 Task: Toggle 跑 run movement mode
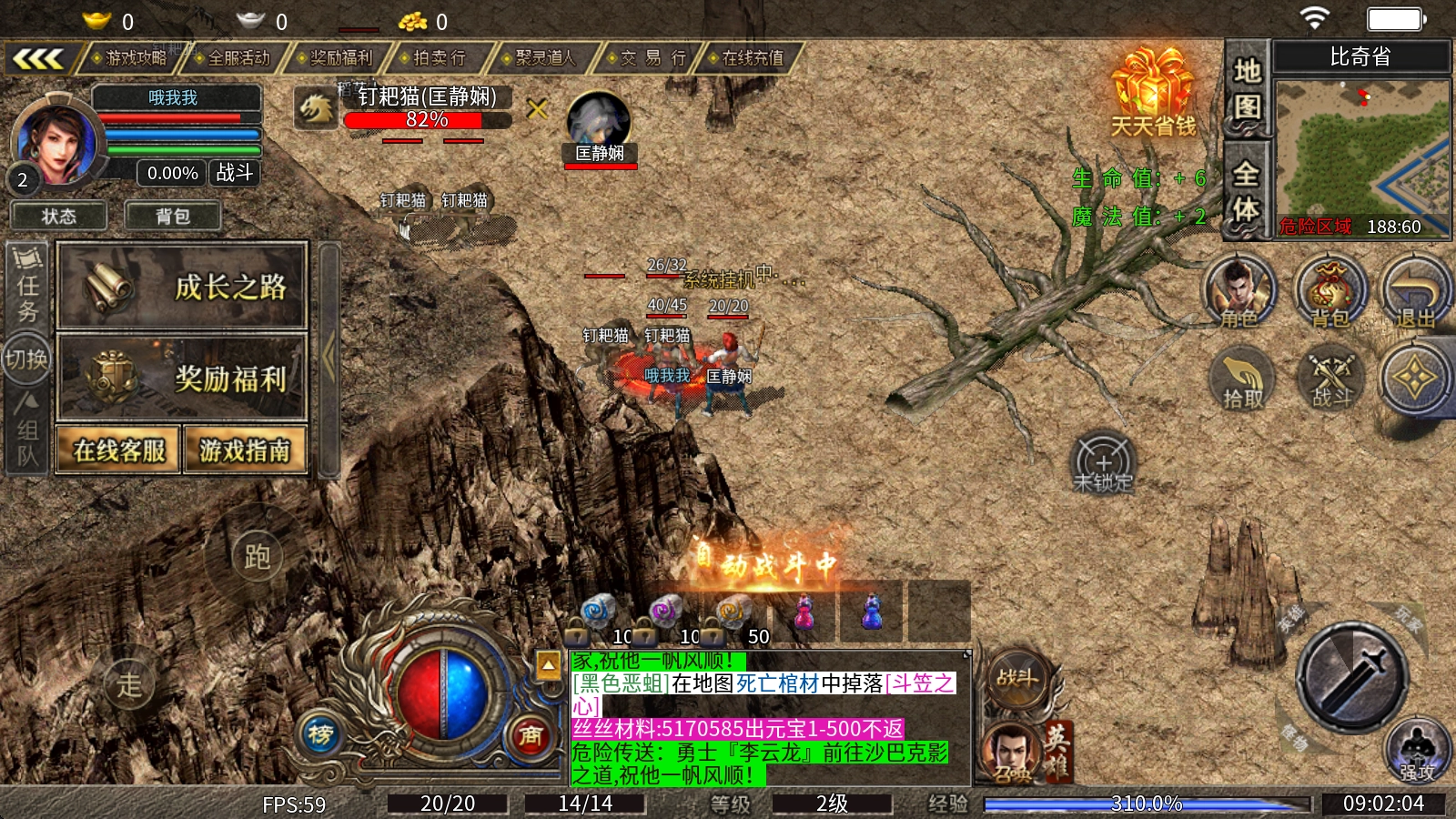coord(257,556)
